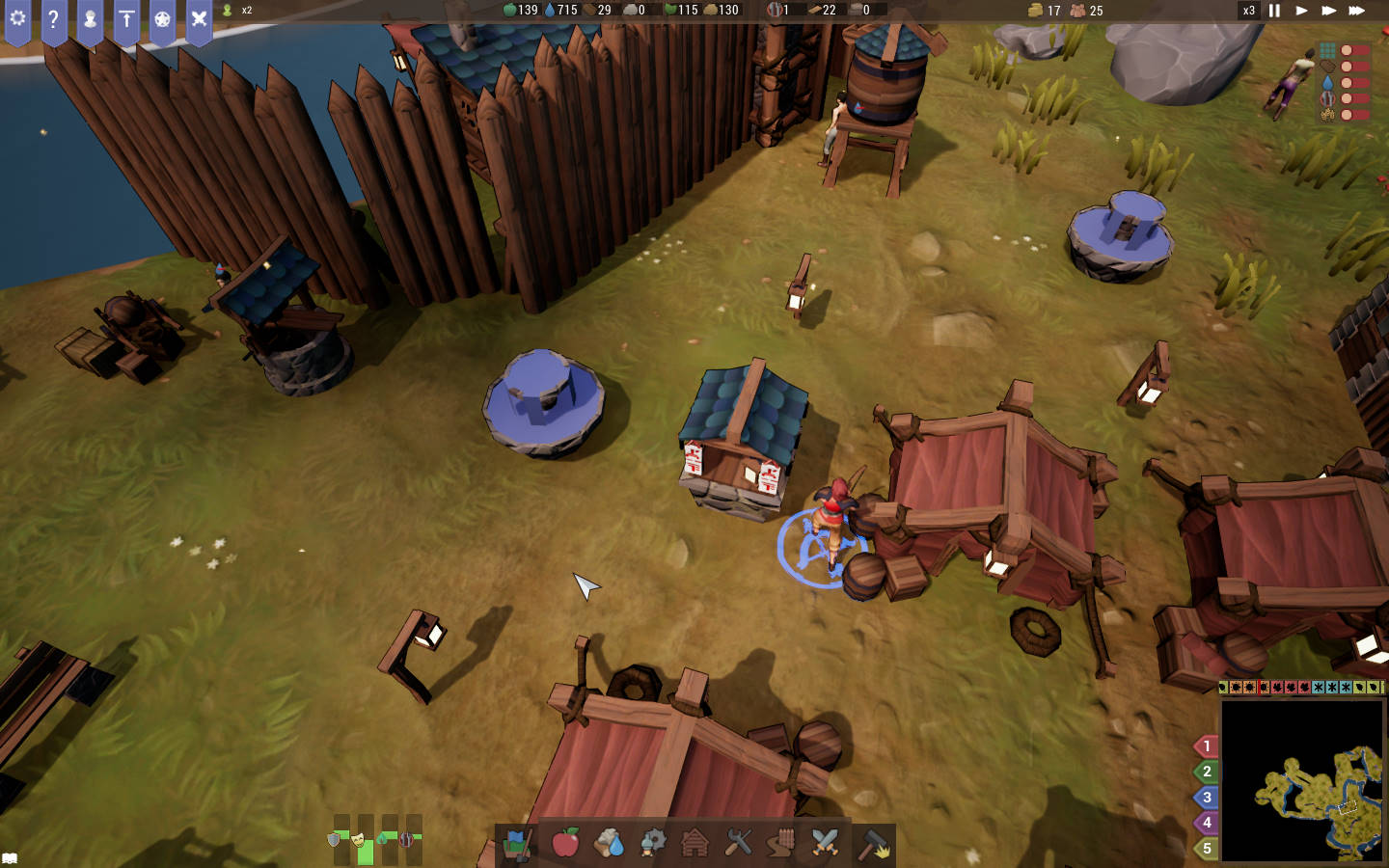Click the star emblem banner
Image resolution: width=1389 pixels, height=868 pixels.
tap(162, 19)
